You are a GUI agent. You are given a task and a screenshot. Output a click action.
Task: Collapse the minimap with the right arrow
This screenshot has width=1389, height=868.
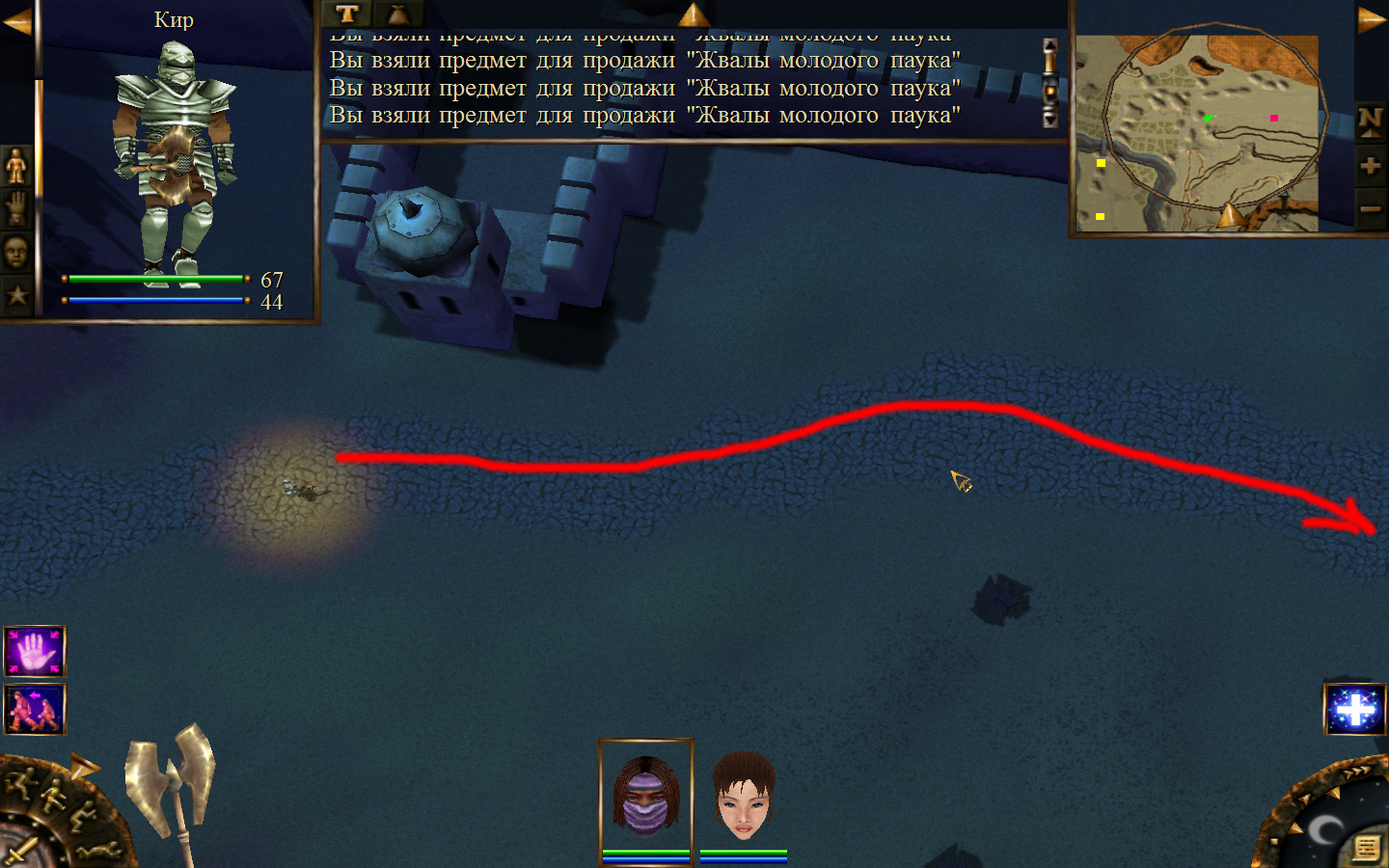click(x=1372, y=20)
